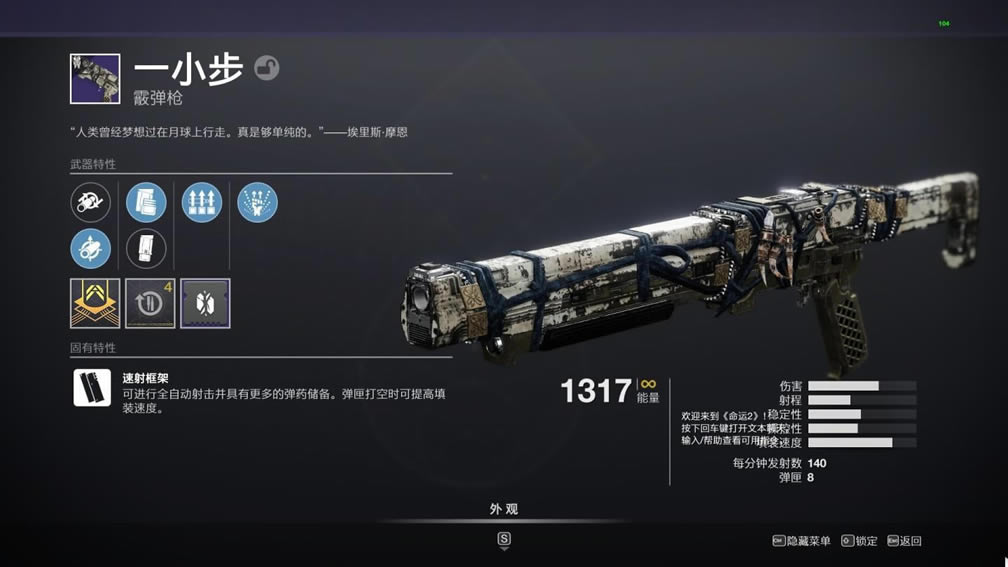The width and height of the screenshot is (1008, 567).
Task: Open the 外观 appearance section
Action: (504, 509)
